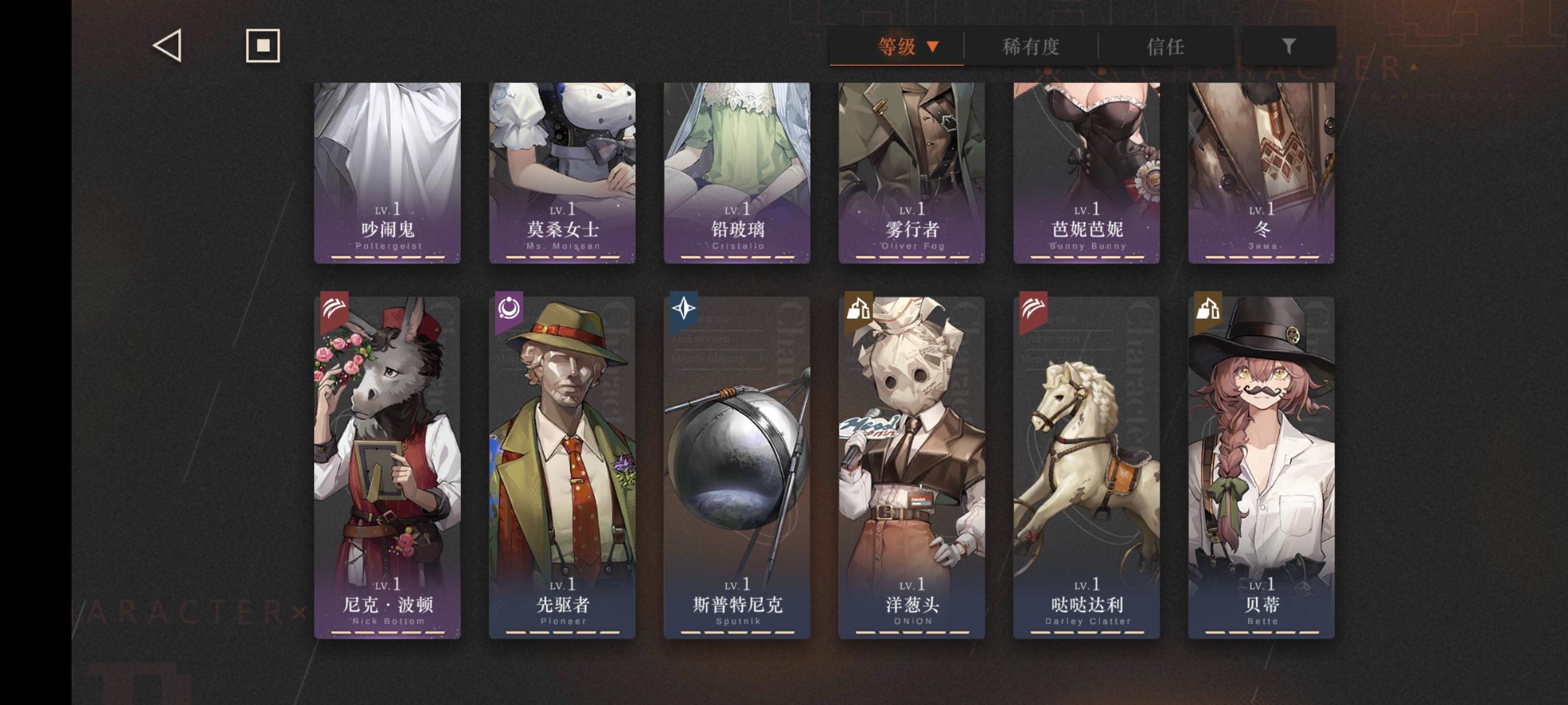Click the blue faction badge on Sputnik's card
The image size is (1568, 705).
(683, 310)
